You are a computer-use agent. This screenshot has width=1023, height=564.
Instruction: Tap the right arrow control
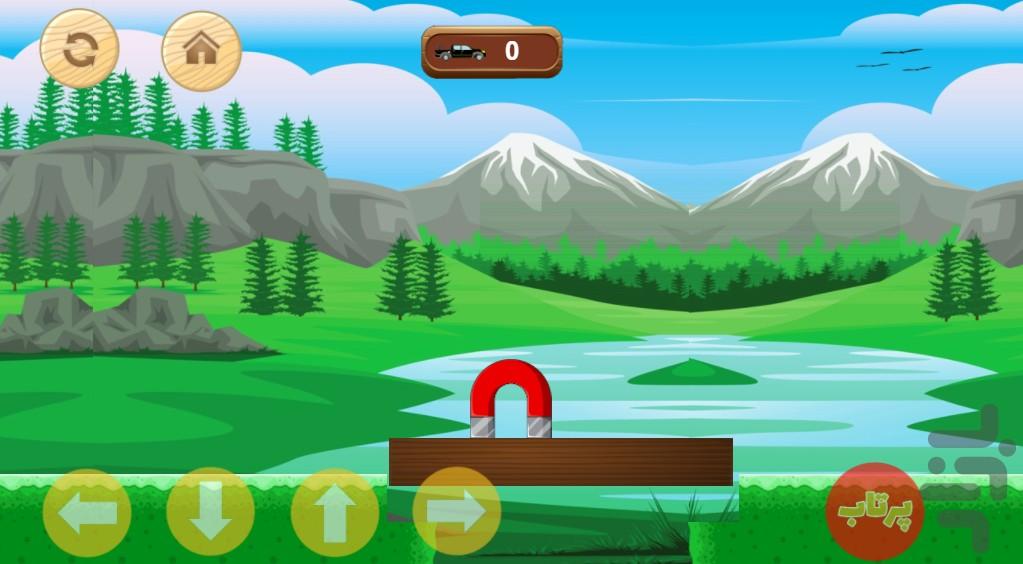click(457, 513)
